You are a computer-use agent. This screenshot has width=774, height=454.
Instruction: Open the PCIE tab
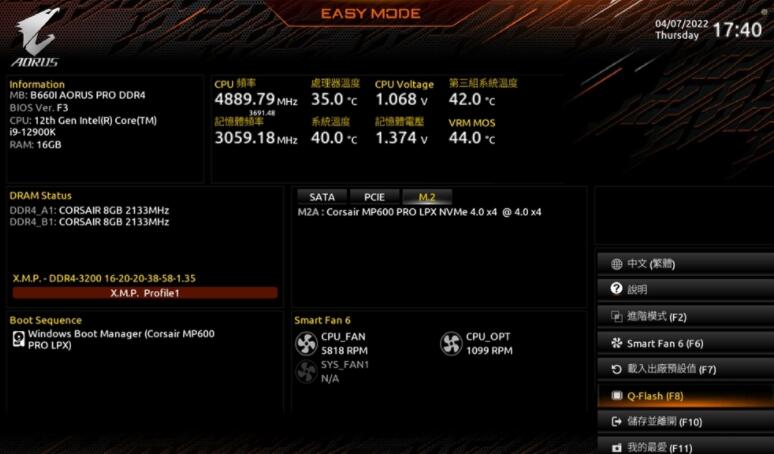374,197
